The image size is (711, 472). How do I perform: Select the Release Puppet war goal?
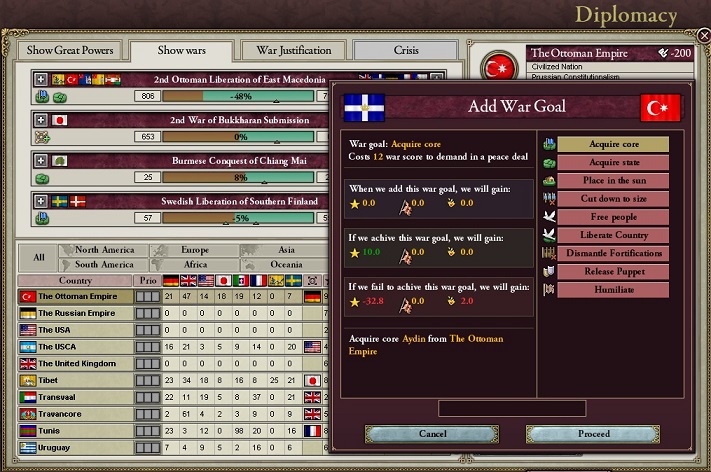click(x=612, y=271)
